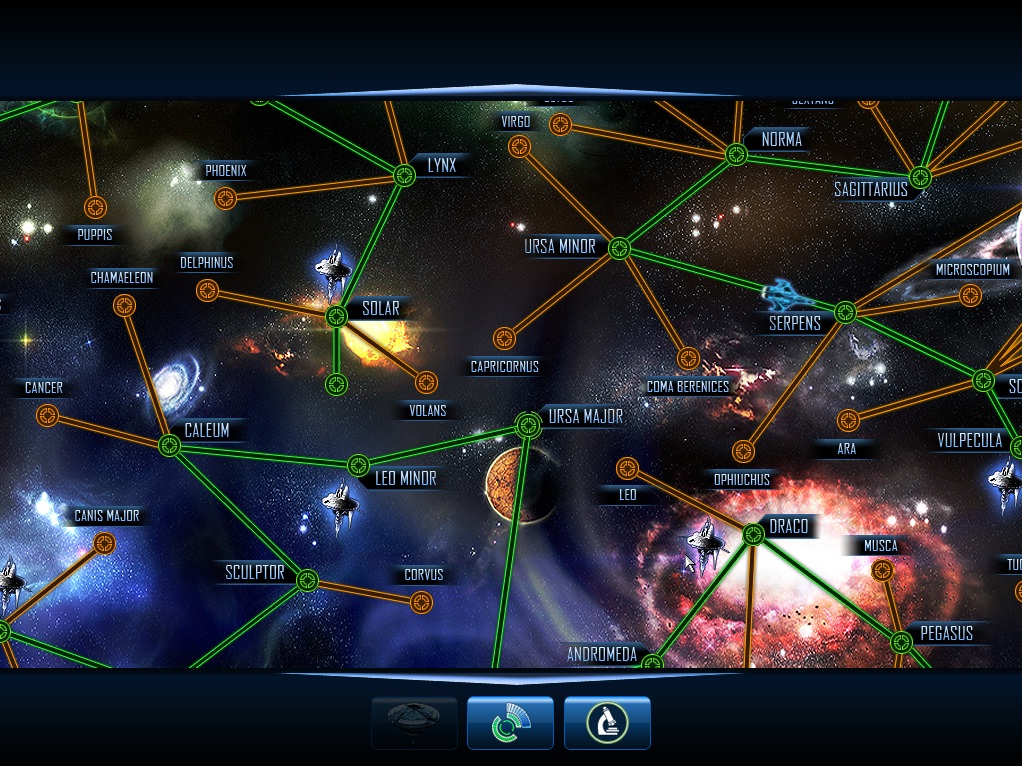Choose the Lynx star system node
Screen dimensions: 1022x766
click(404, 175)
